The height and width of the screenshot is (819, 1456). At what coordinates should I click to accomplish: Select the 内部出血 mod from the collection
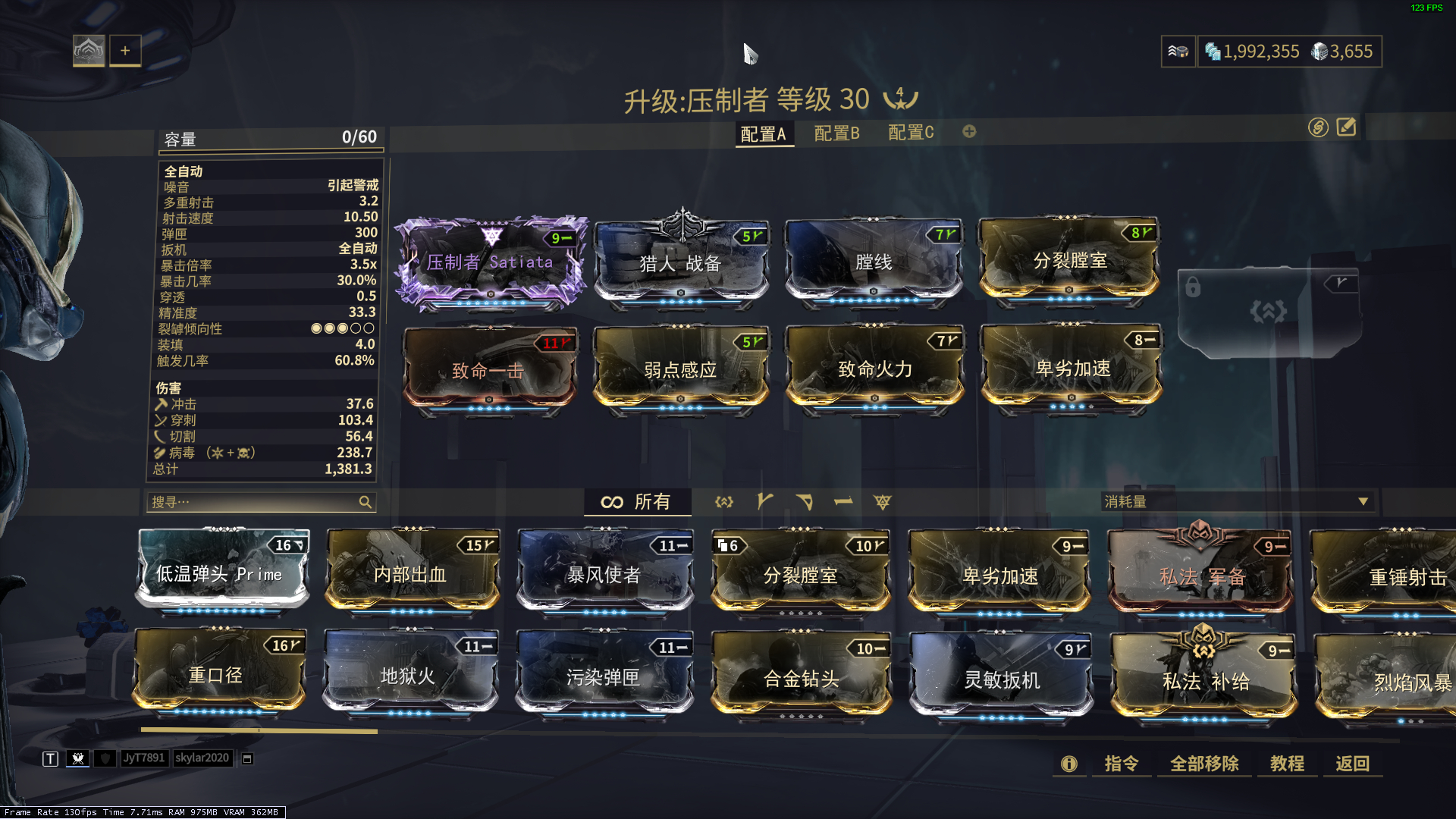click(x=412, y=573)
